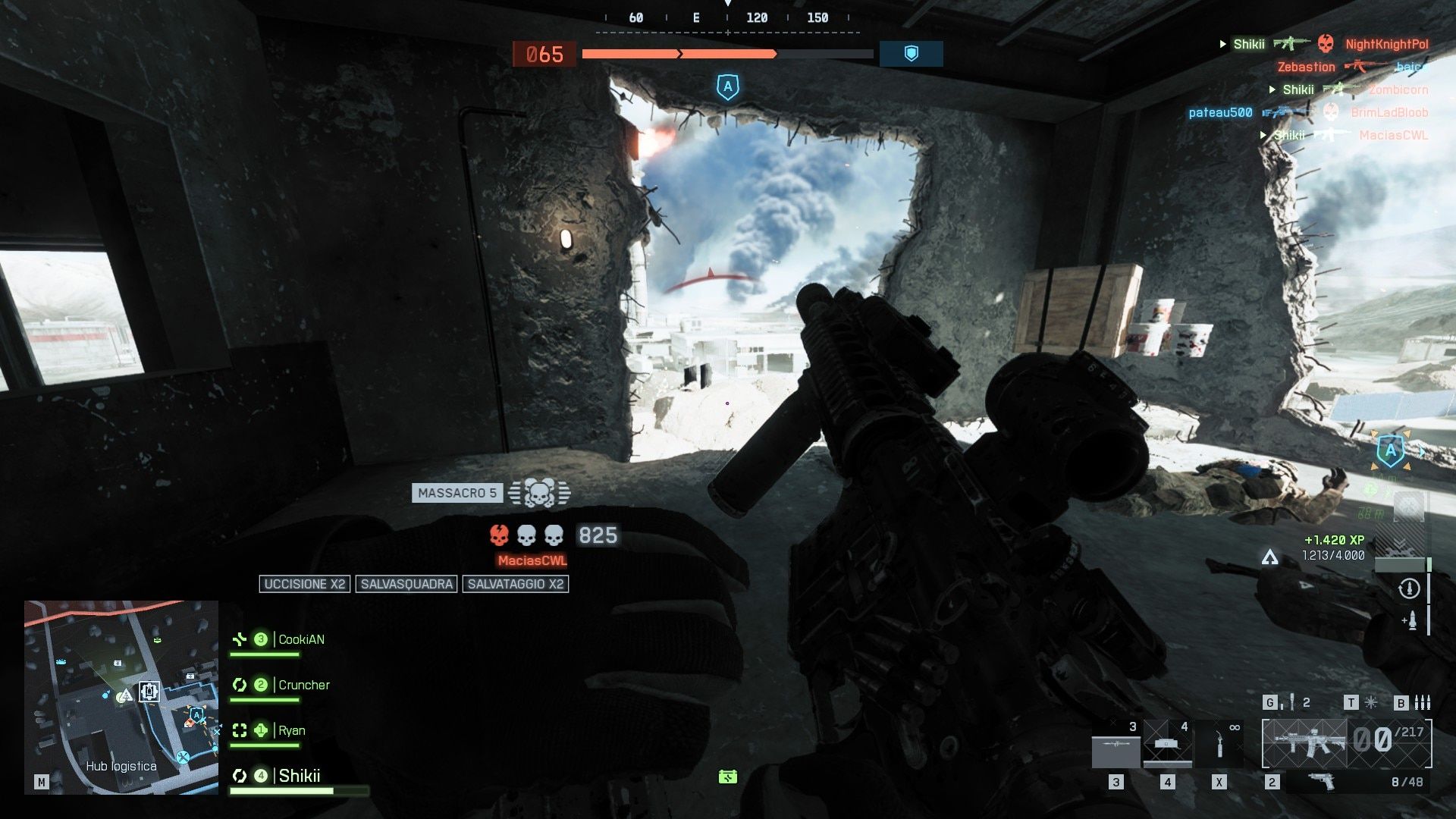Click the red skull icon beside NightKnightPol
The height and width of the screenshot is (819, 1456).
point(1326,44)
